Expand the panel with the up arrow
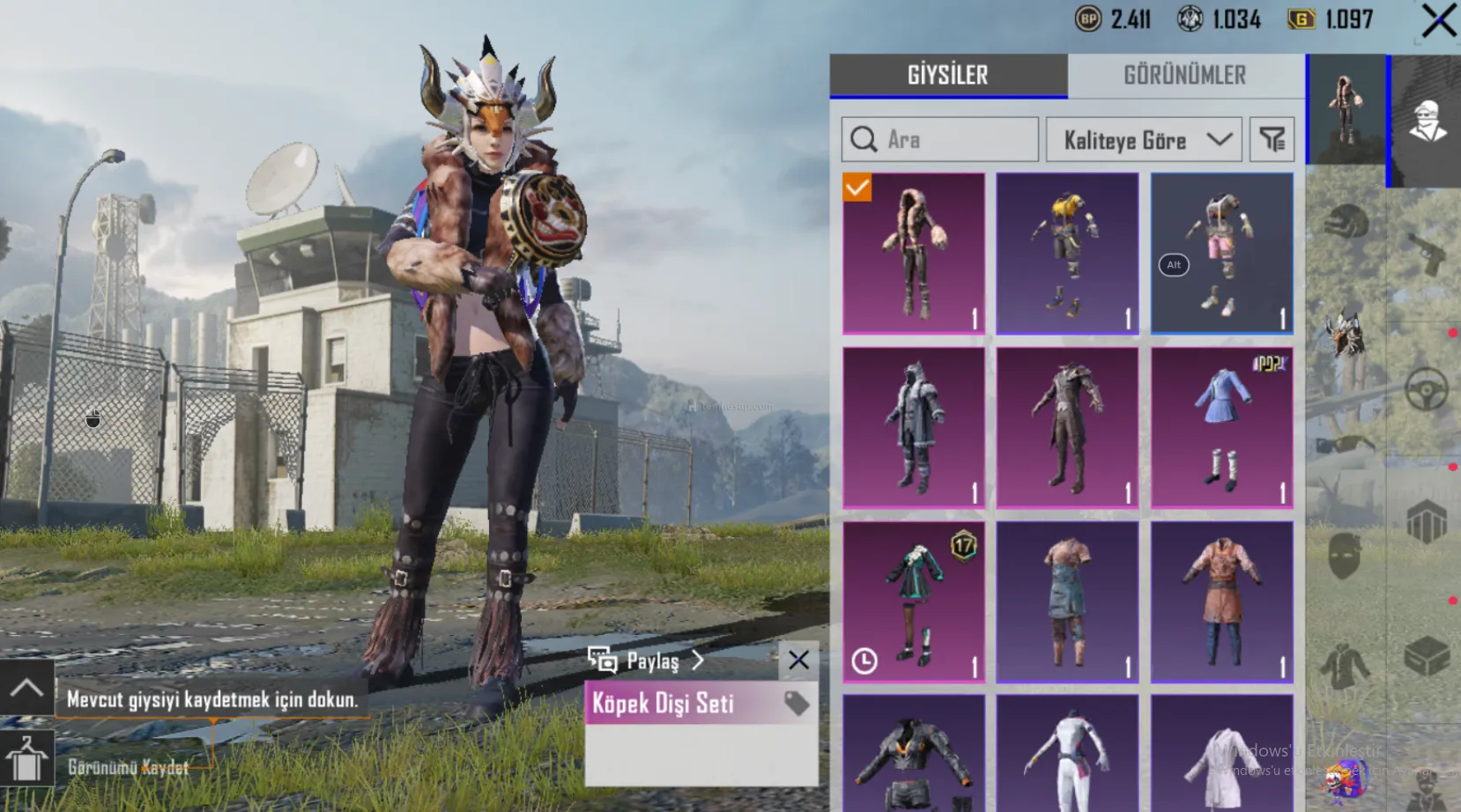Viewport: 1461px width, 812px height. (26, 687)
